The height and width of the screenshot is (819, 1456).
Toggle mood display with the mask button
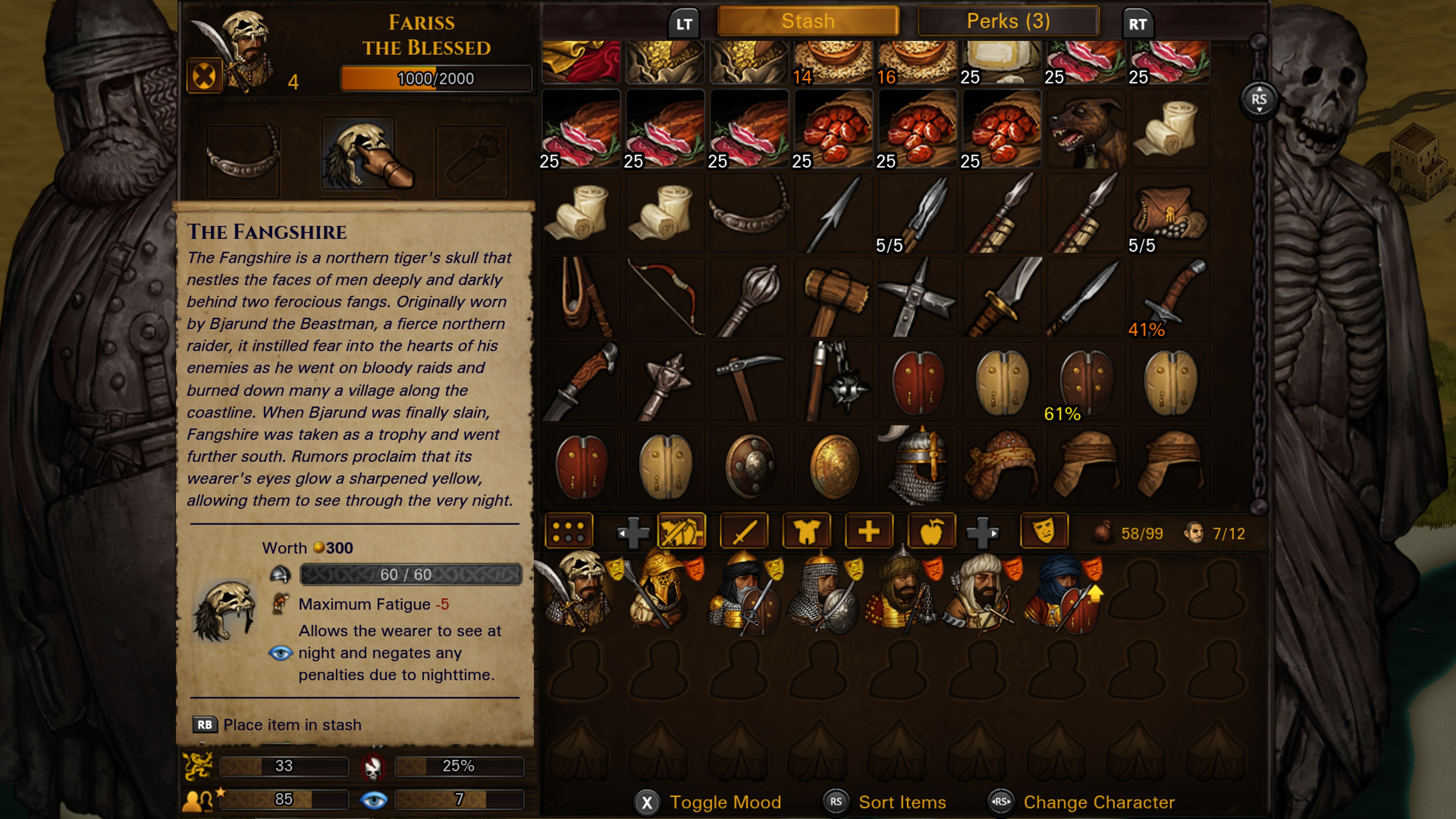[1044, 532]
